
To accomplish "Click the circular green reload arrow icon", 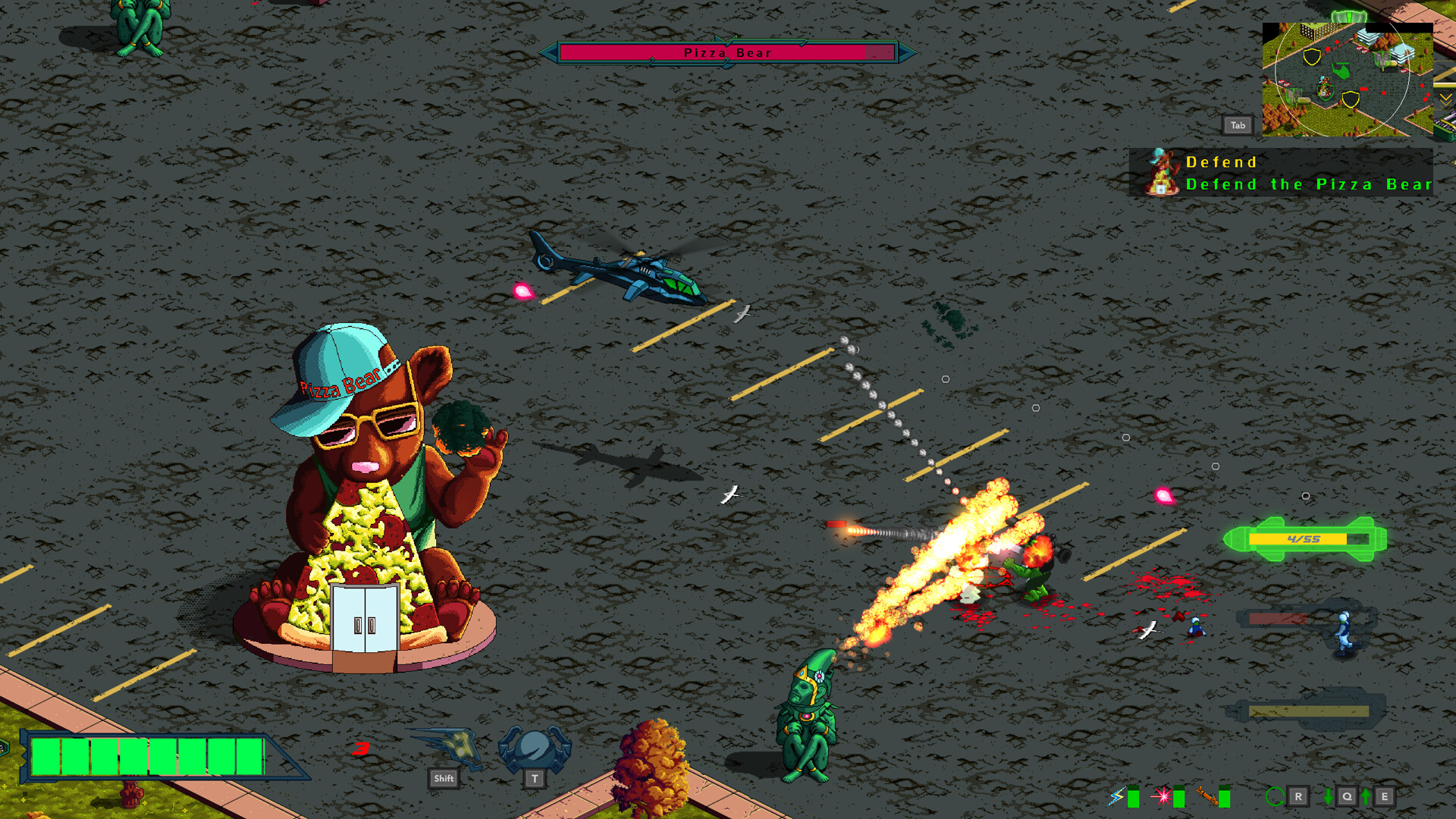I will [x=1275, y=796].
